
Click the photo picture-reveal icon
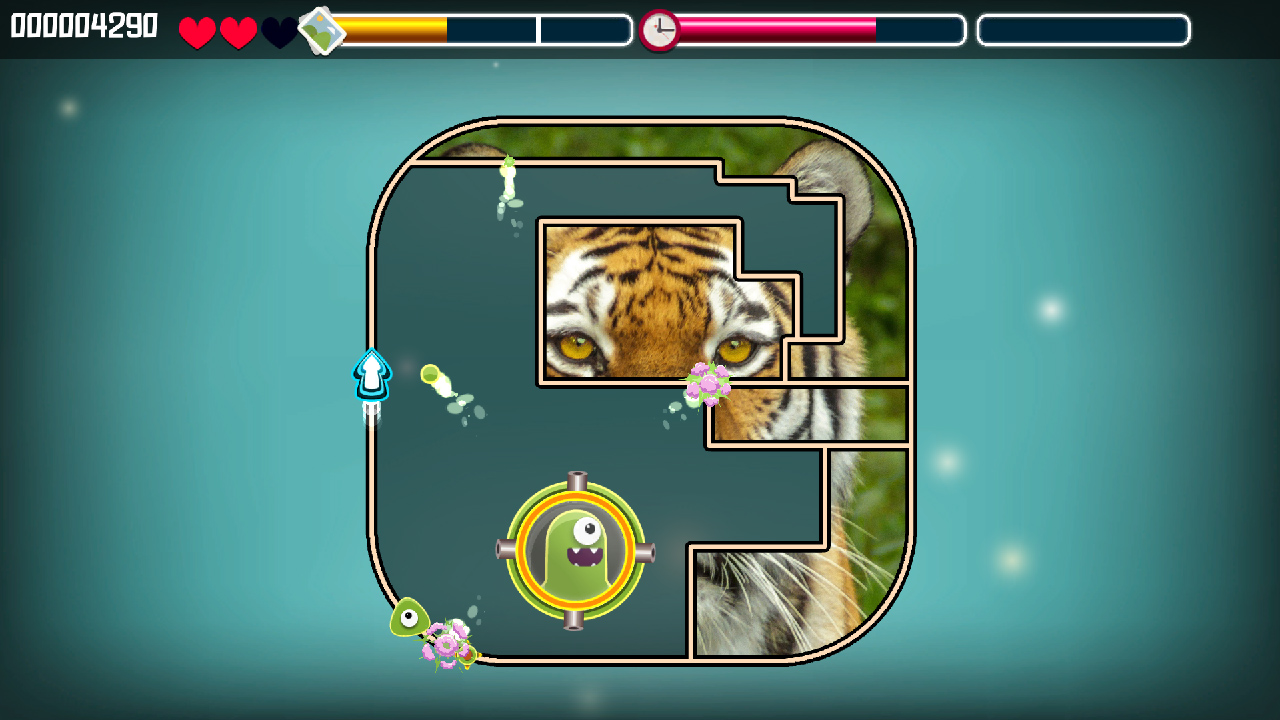[x=322, y=30]
